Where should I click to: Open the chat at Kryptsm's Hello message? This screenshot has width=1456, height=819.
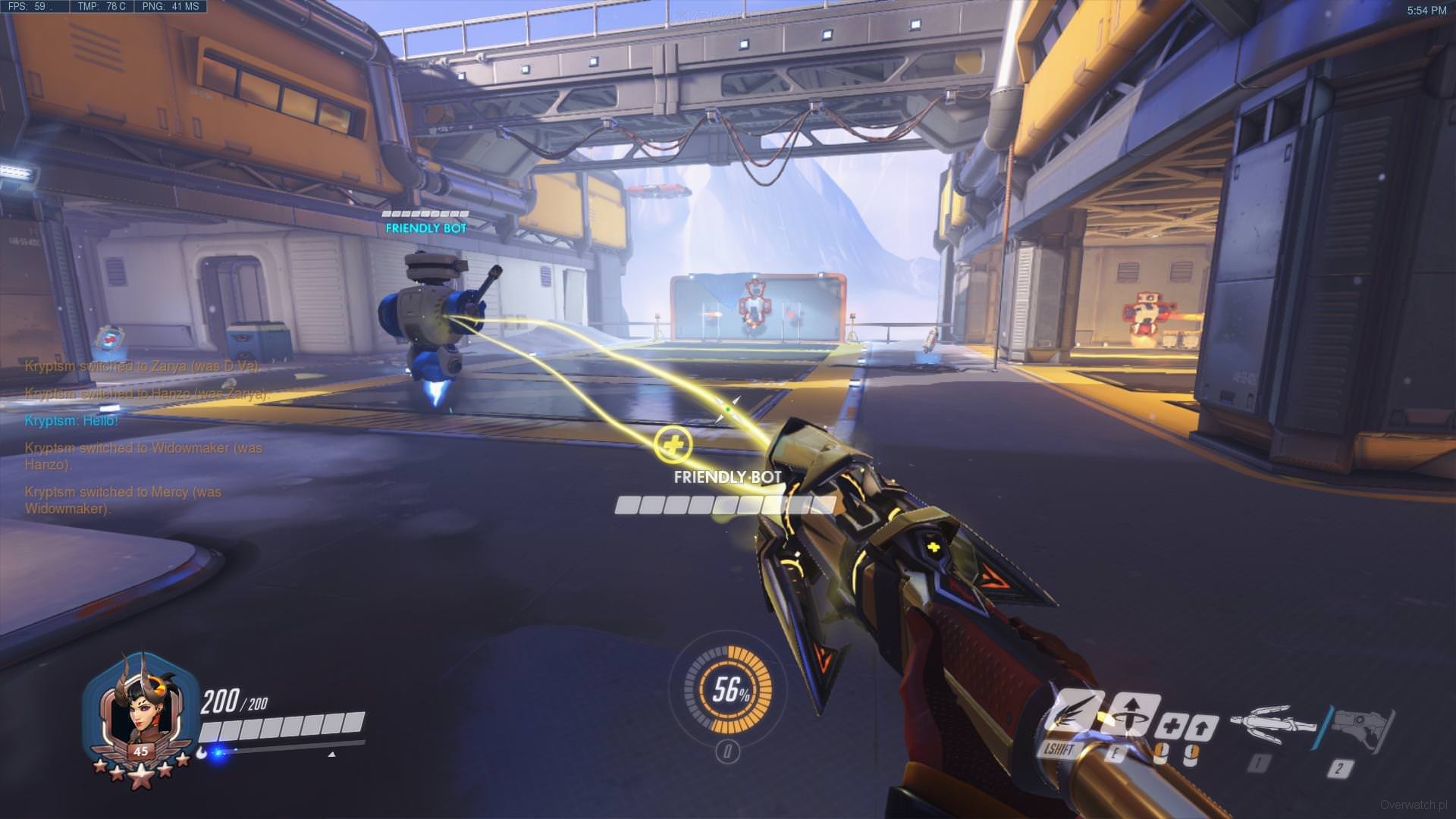click(71, 421)
